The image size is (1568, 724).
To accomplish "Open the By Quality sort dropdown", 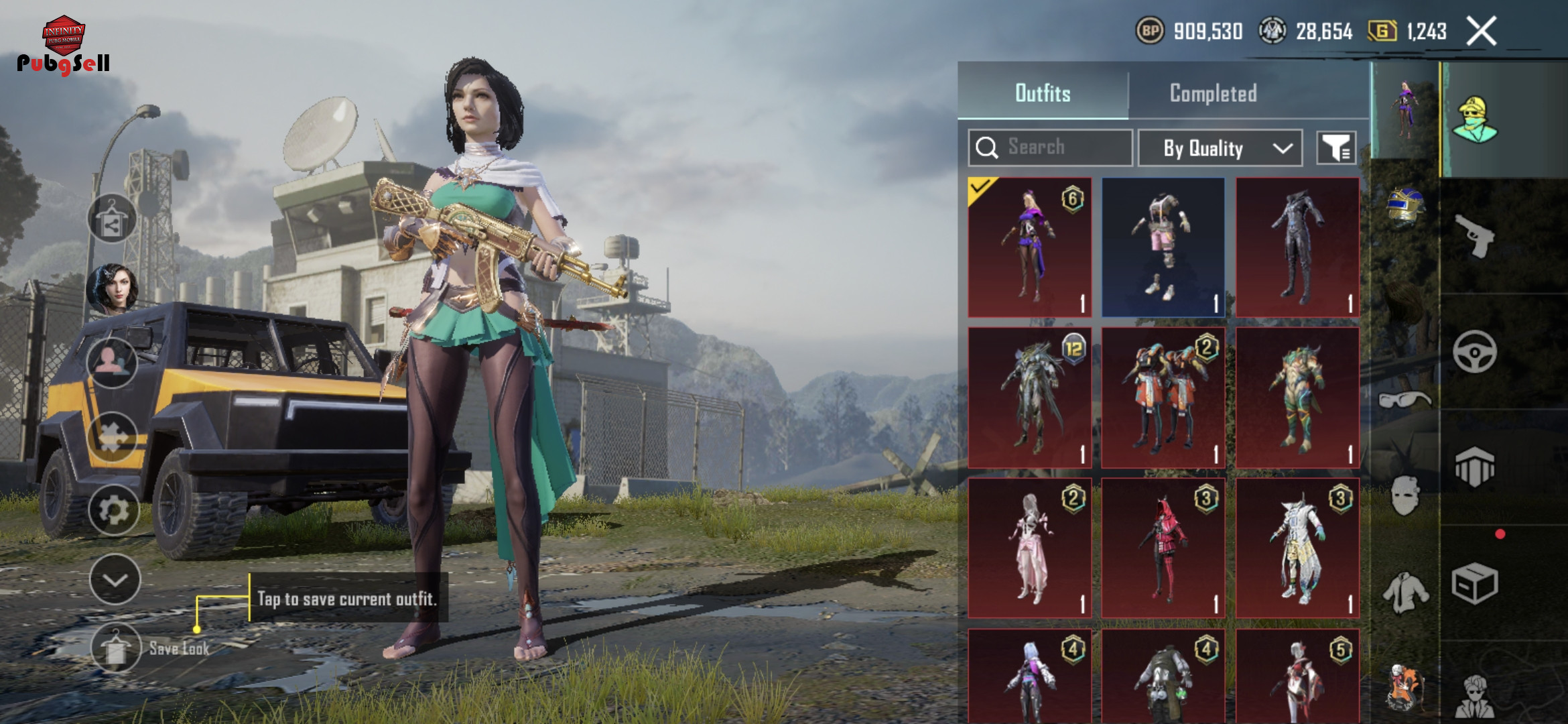I will pos(1220,148).
